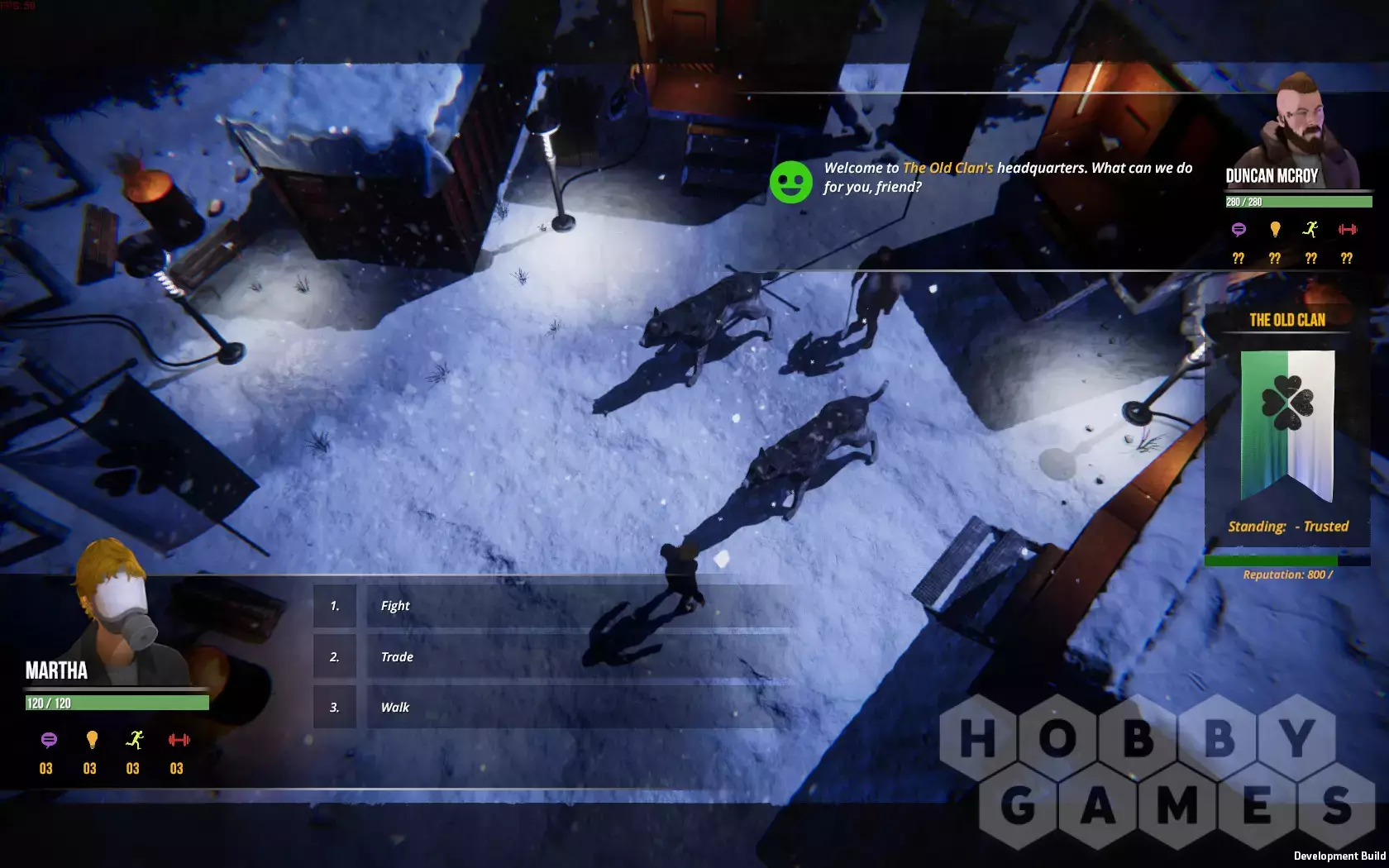Click the green smiley mood icon
This screenshot has height=868, width=1389.
(791, 183)
